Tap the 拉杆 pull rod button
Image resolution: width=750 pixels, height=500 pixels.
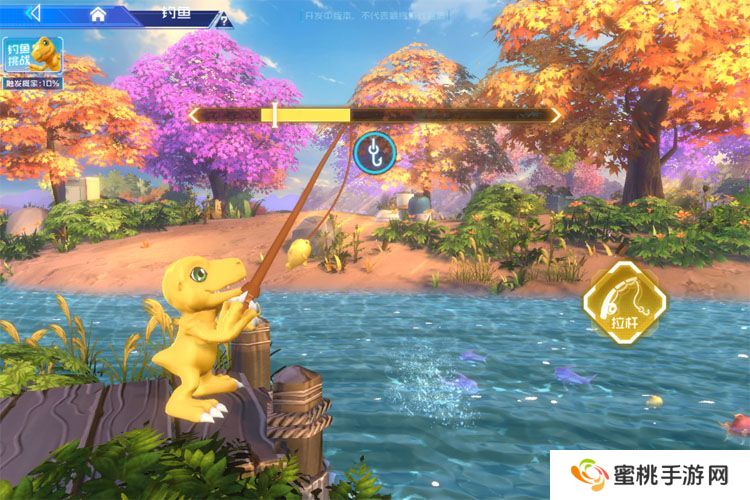click(624, 302)
